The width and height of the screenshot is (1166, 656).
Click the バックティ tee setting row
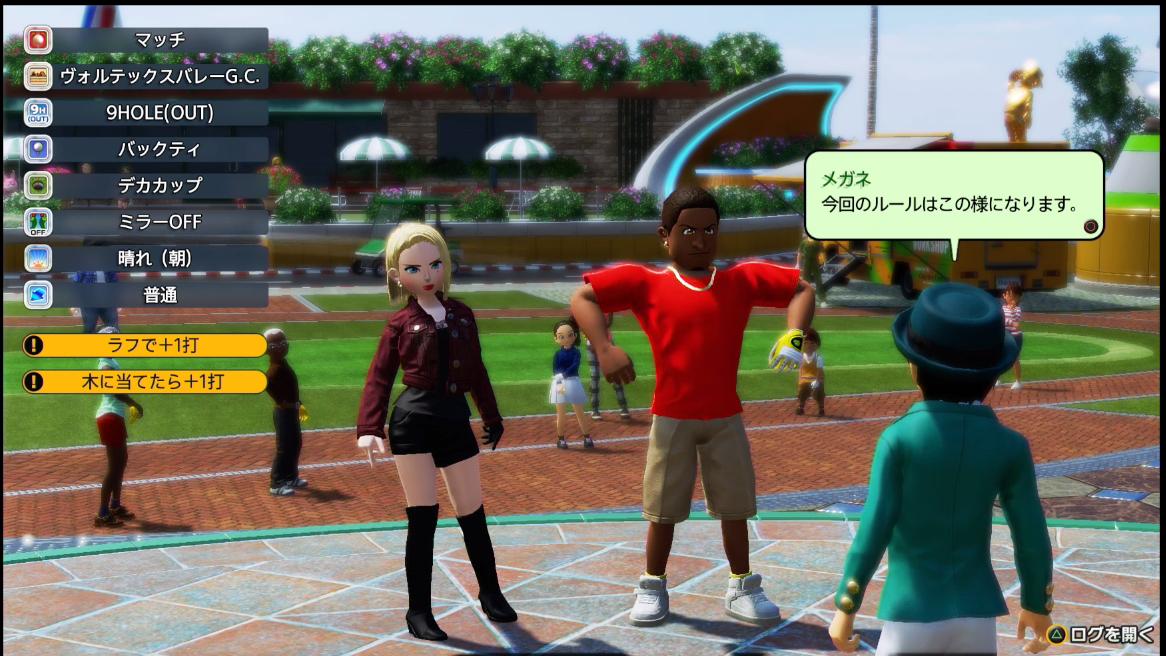tap(146, 149)
